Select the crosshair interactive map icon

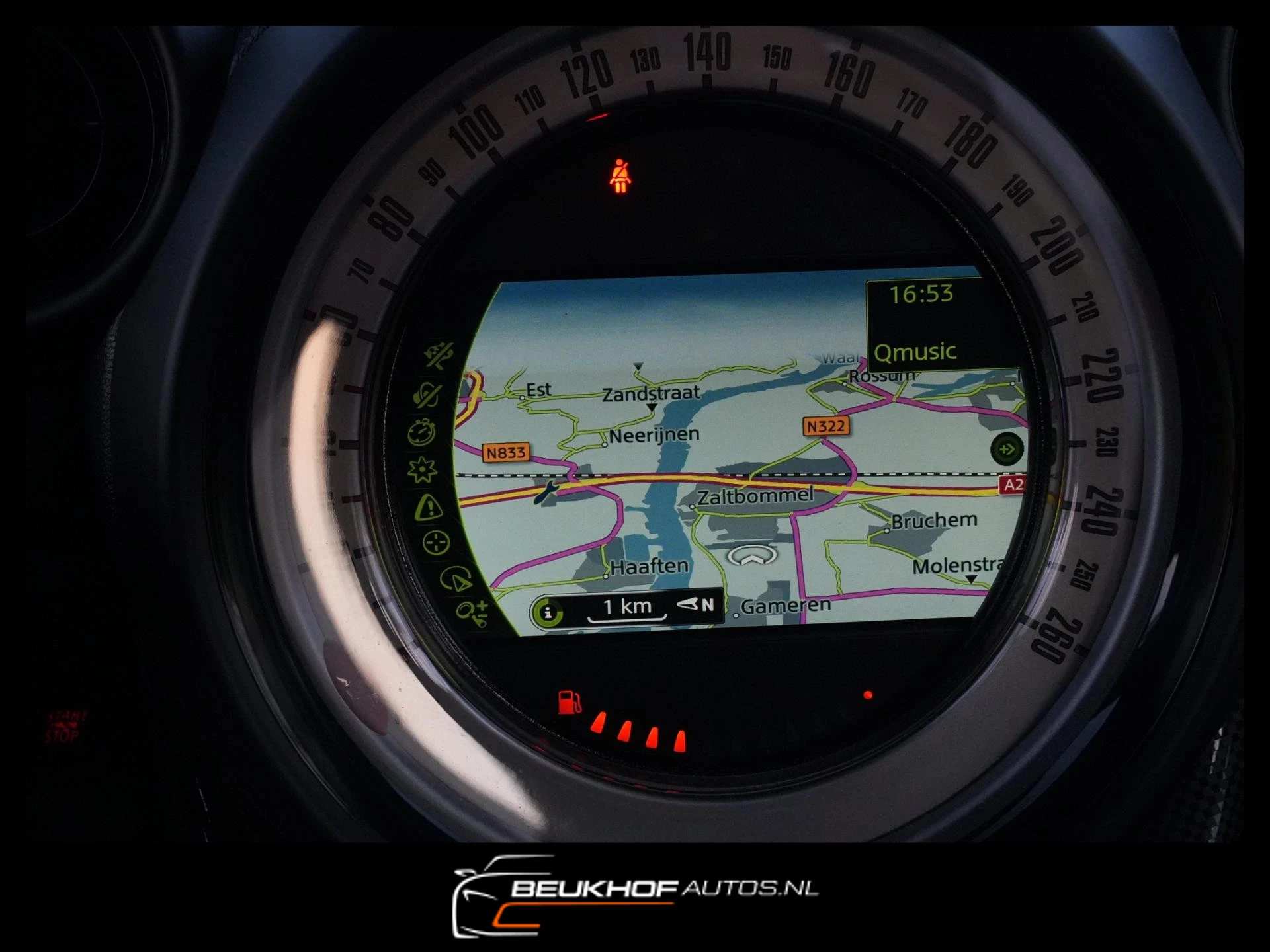tap(436, 543)
